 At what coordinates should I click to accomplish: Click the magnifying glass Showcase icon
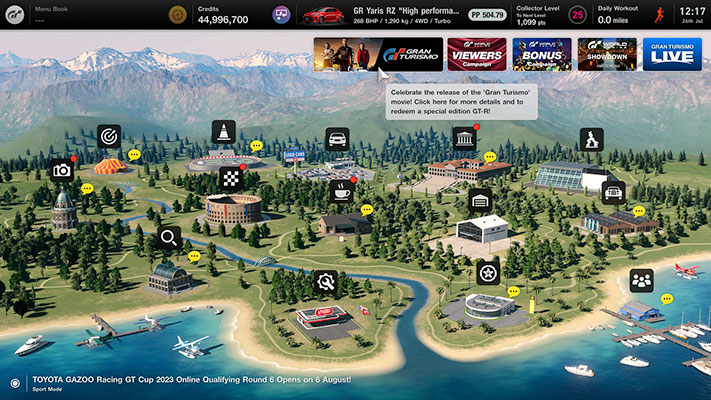click(x=169, y=238)
